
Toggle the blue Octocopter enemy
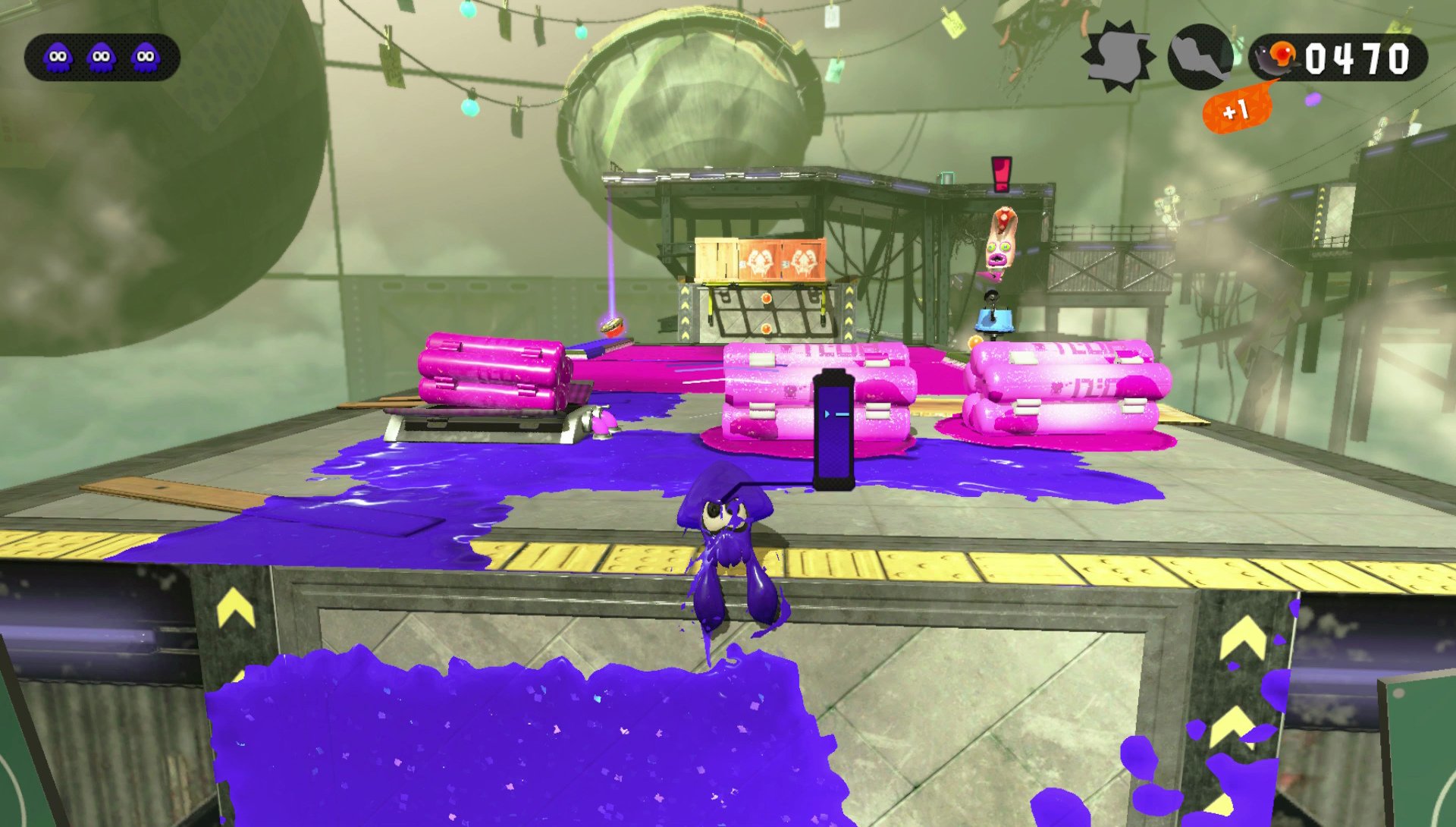996,320
